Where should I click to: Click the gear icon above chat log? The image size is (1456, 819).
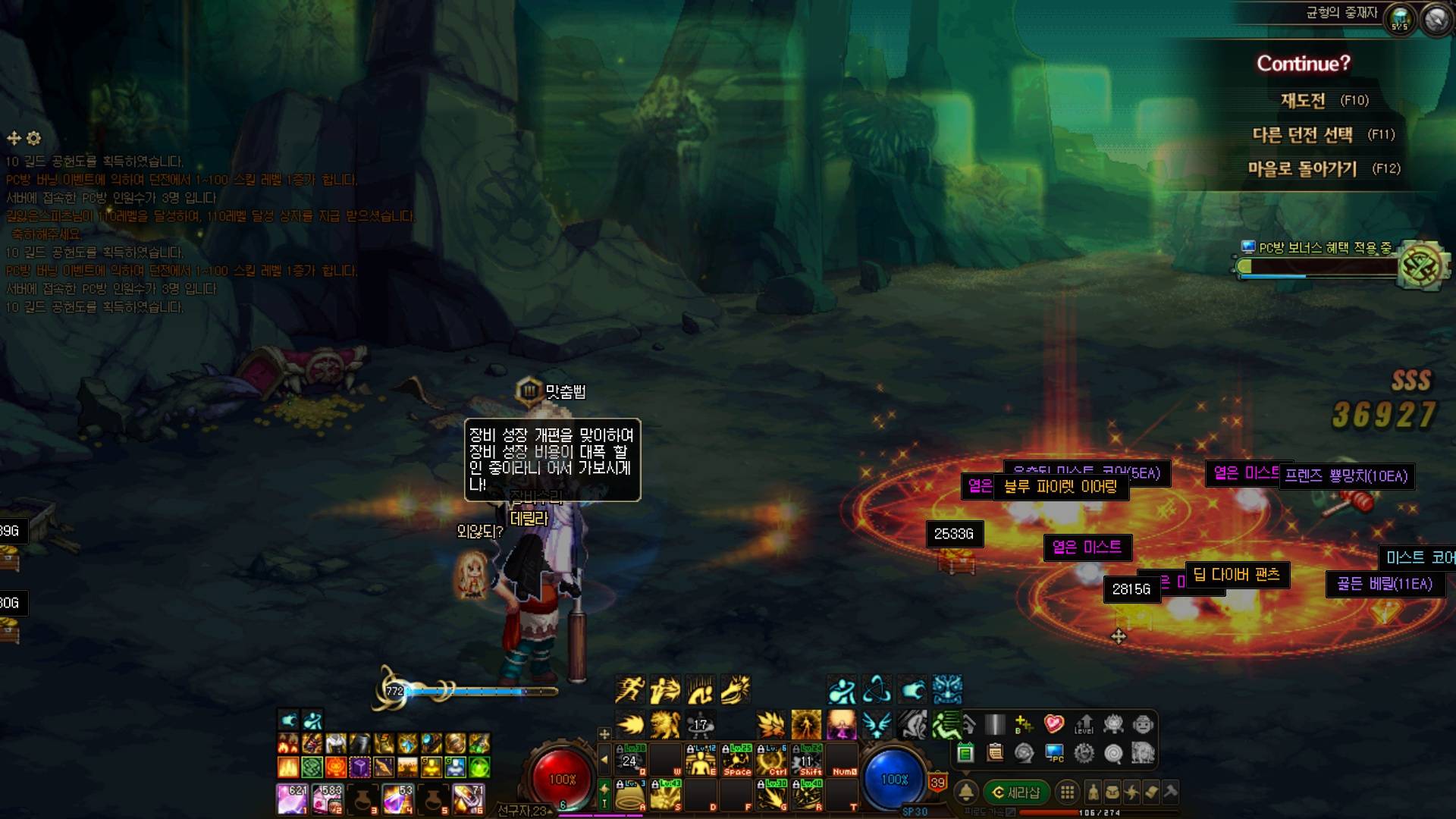coord(33,138)
